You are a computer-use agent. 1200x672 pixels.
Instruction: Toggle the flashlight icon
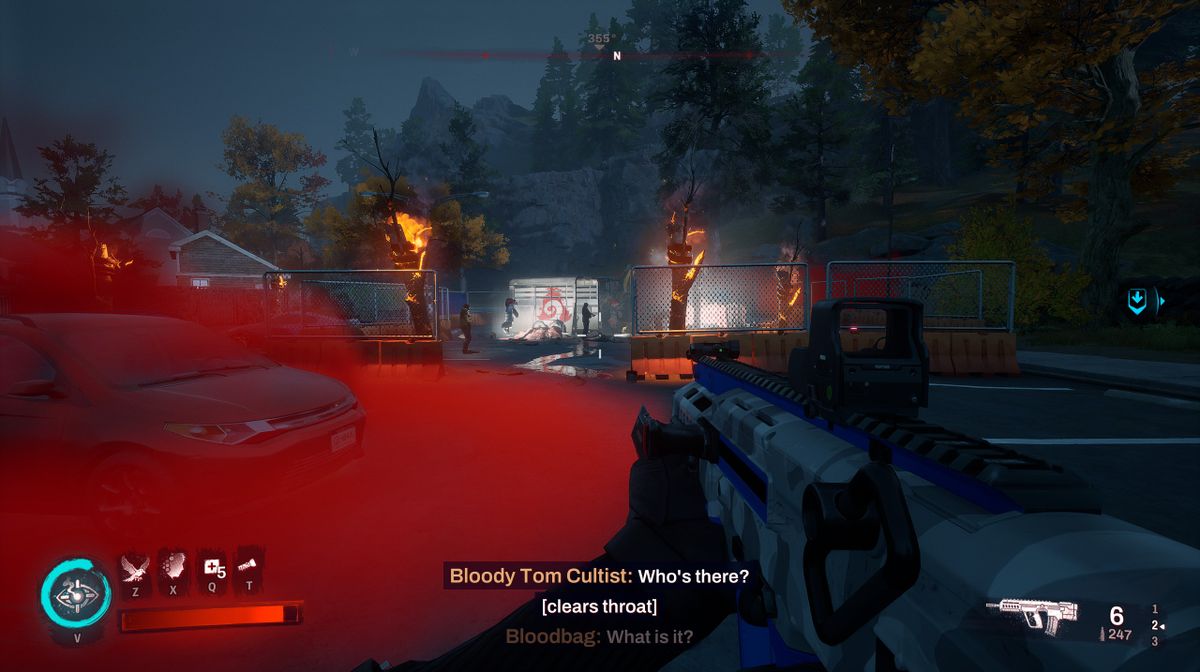click(248, 568)
